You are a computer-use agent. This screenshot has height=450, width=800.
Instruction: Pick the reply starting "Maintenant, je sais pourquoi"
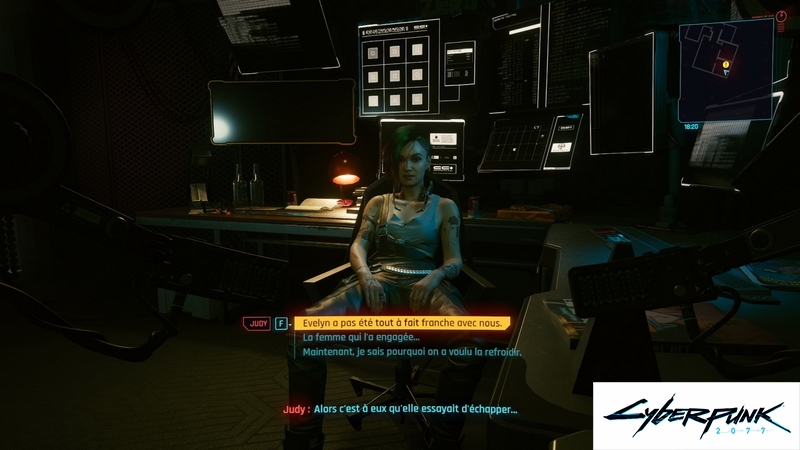tap(412, 352)
